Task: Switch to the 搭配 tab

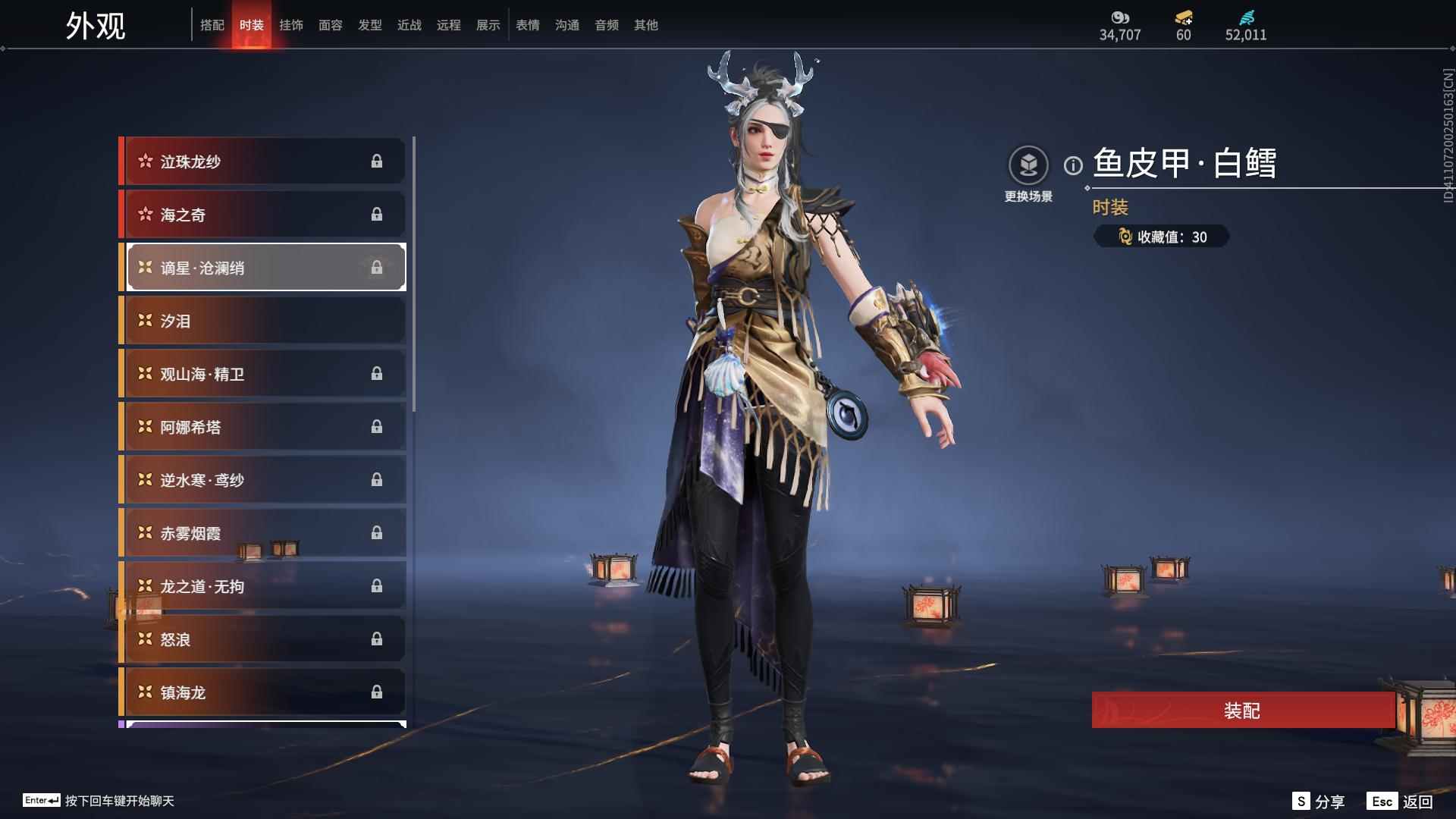Action: tap(212, 25)
